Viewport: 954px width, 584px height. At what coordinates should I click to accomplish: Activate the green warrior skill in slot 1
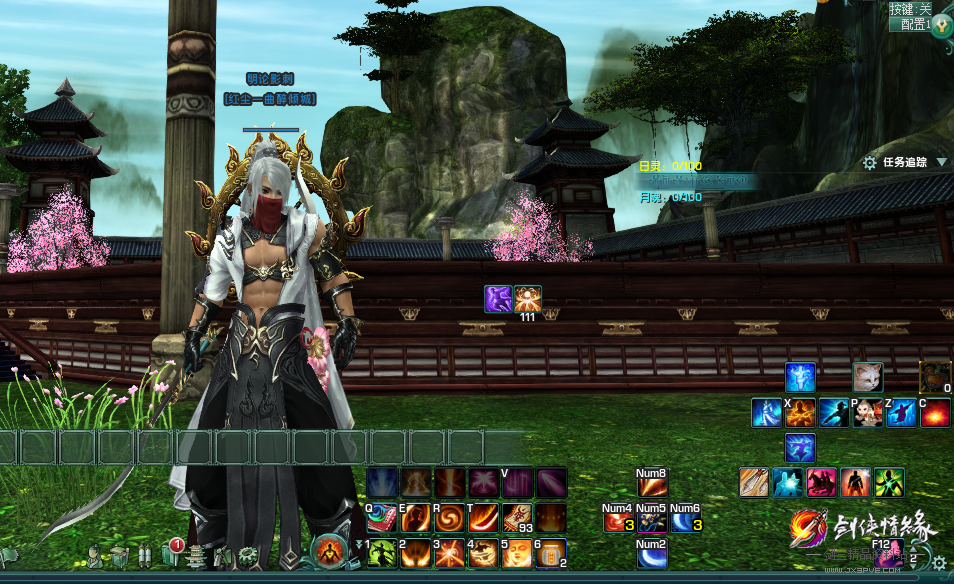pyautogui.click(x=381, y=552)
